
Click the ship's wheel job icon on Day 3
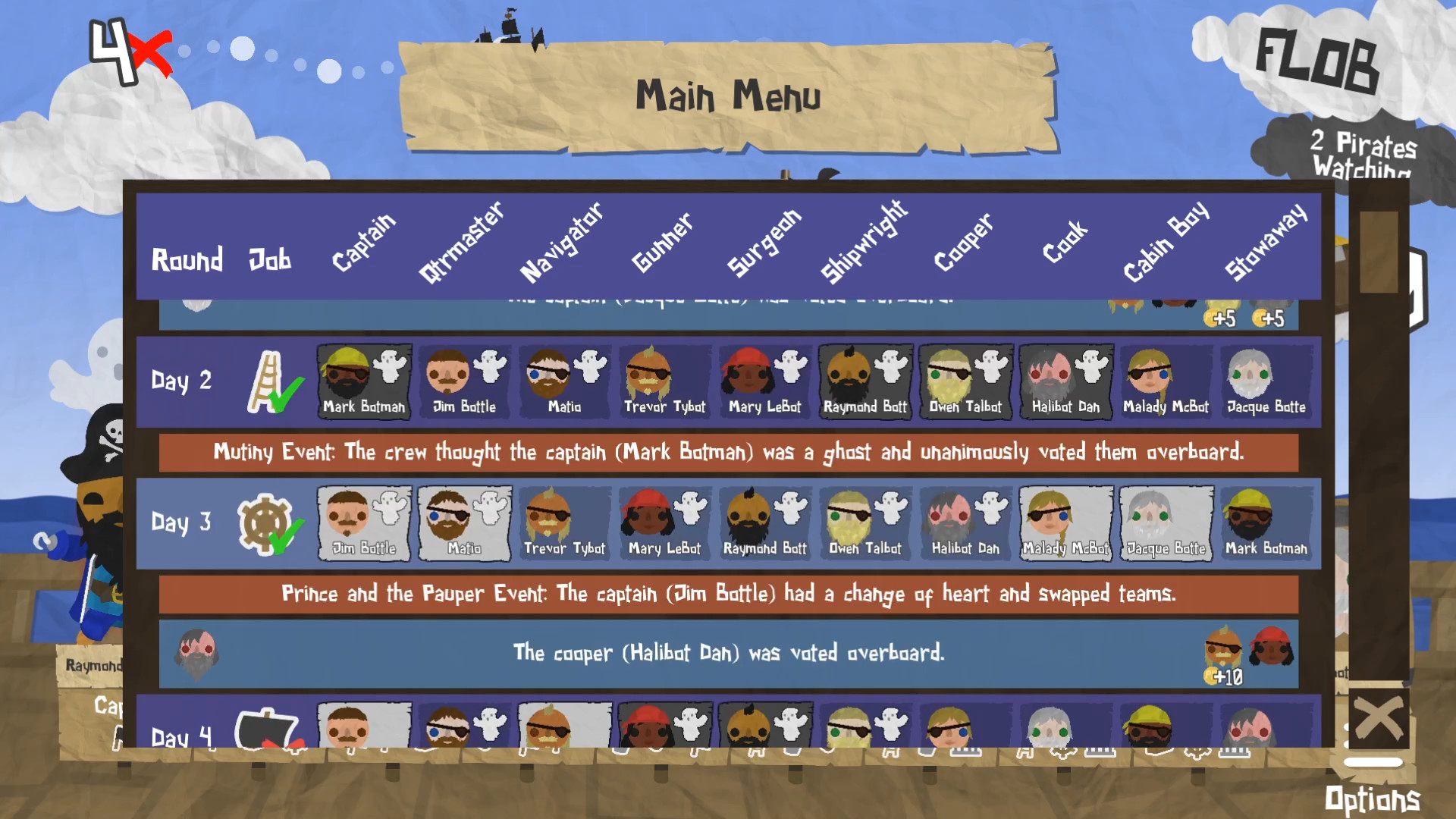[x=265, y=522]
